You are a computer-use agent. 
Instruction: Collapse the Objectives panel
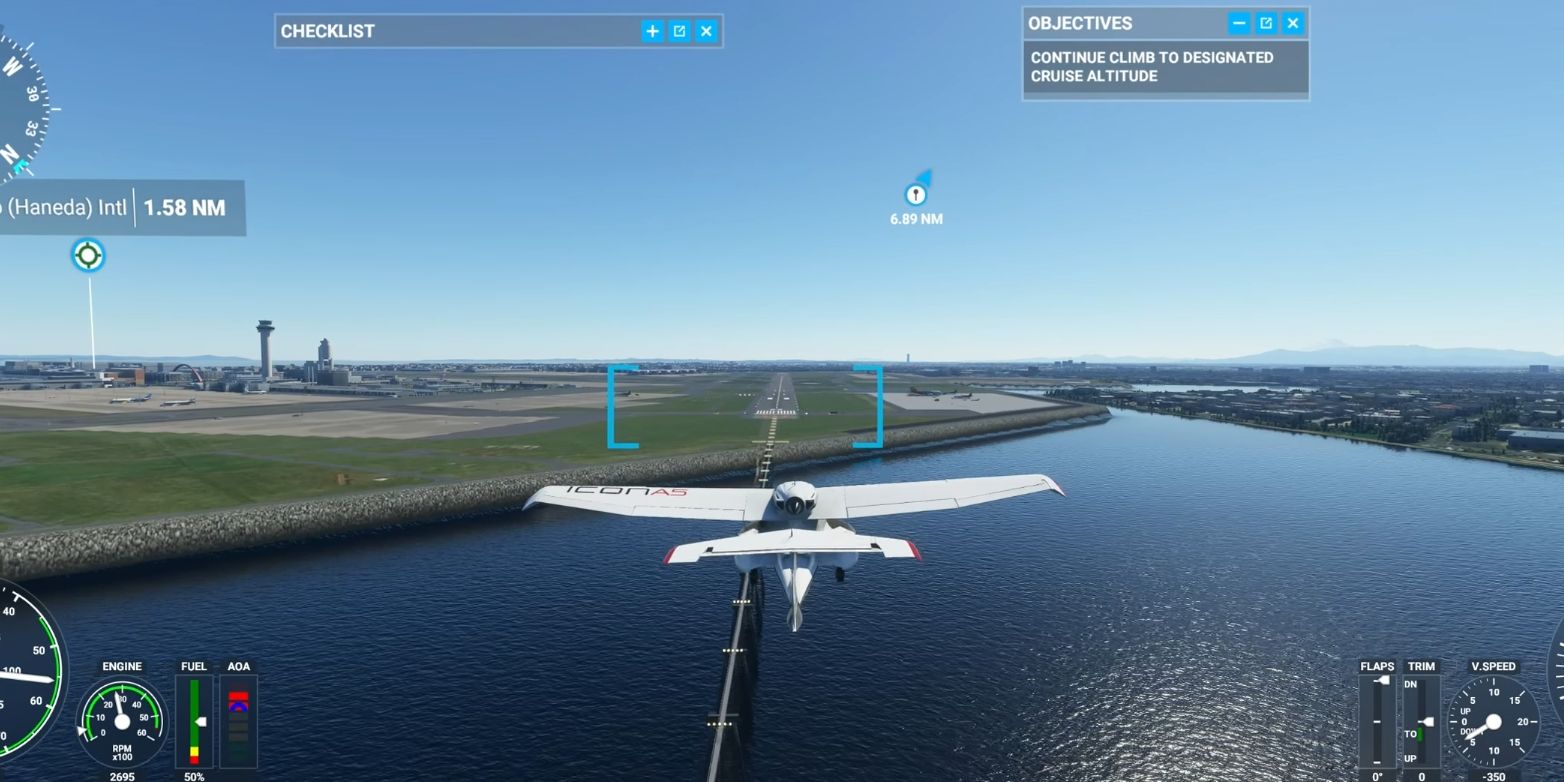(x=1240, y=23)
